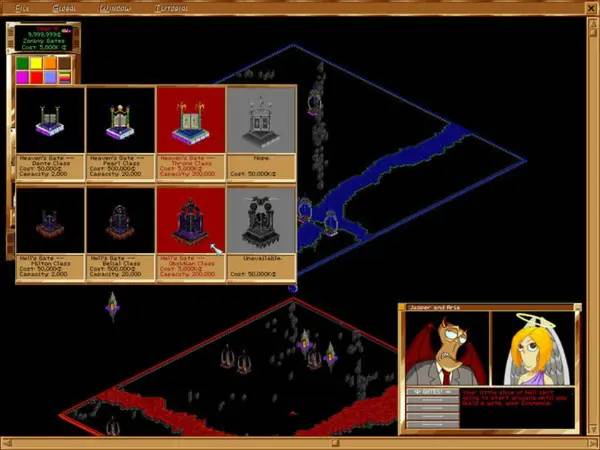Choose Heaven's Gate Dante Class

tap(50, 120)
